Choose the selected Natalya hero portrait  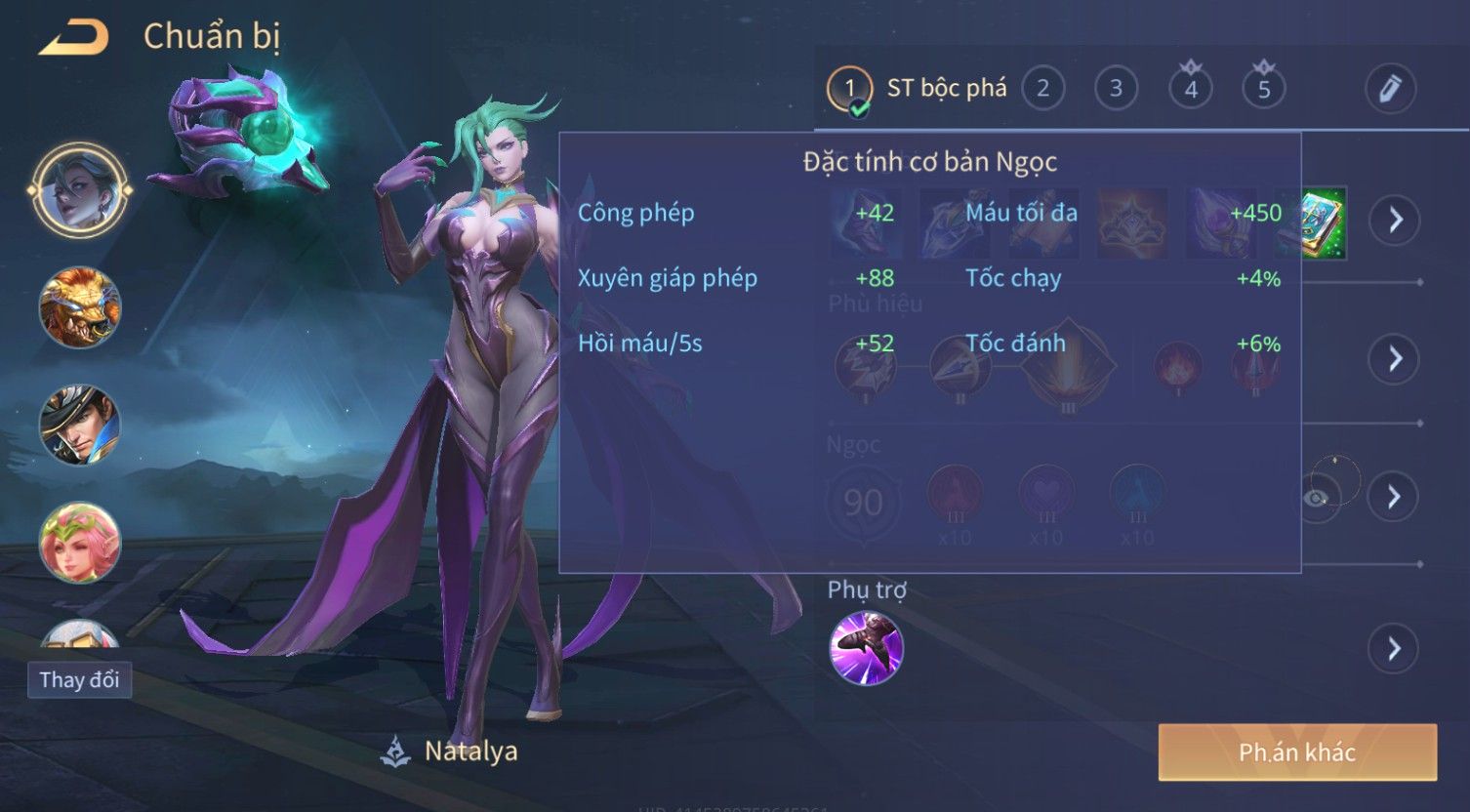coord(79,190)
